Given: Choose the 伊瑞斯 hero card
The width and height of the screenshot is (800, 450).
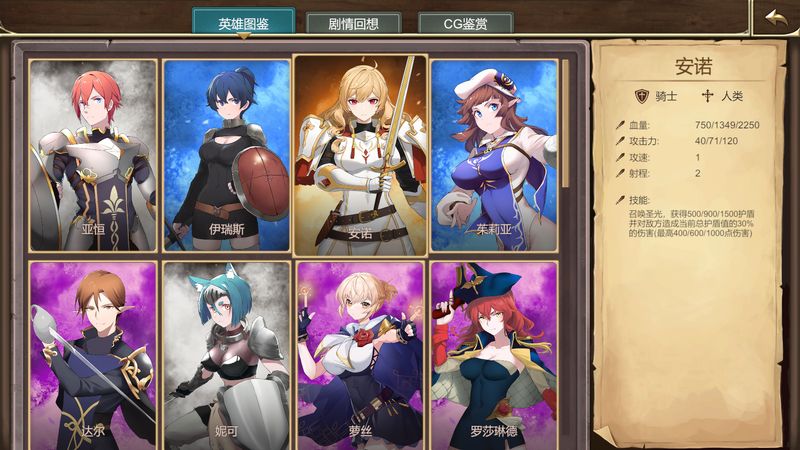Looking at the screenshot, I should point(226,155).
